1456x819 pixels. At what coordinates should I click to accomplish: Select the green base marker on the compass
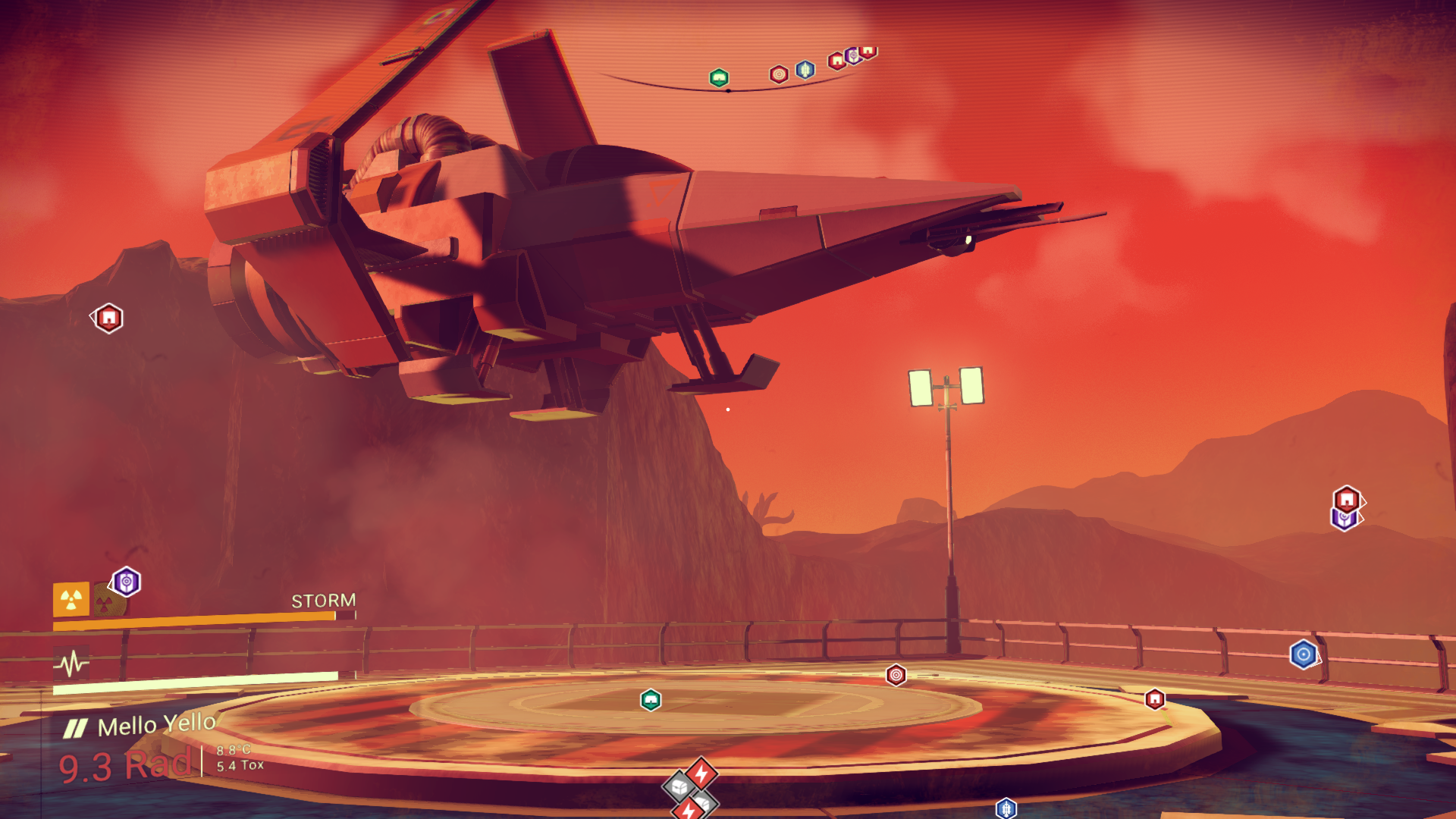coord(719,77)
